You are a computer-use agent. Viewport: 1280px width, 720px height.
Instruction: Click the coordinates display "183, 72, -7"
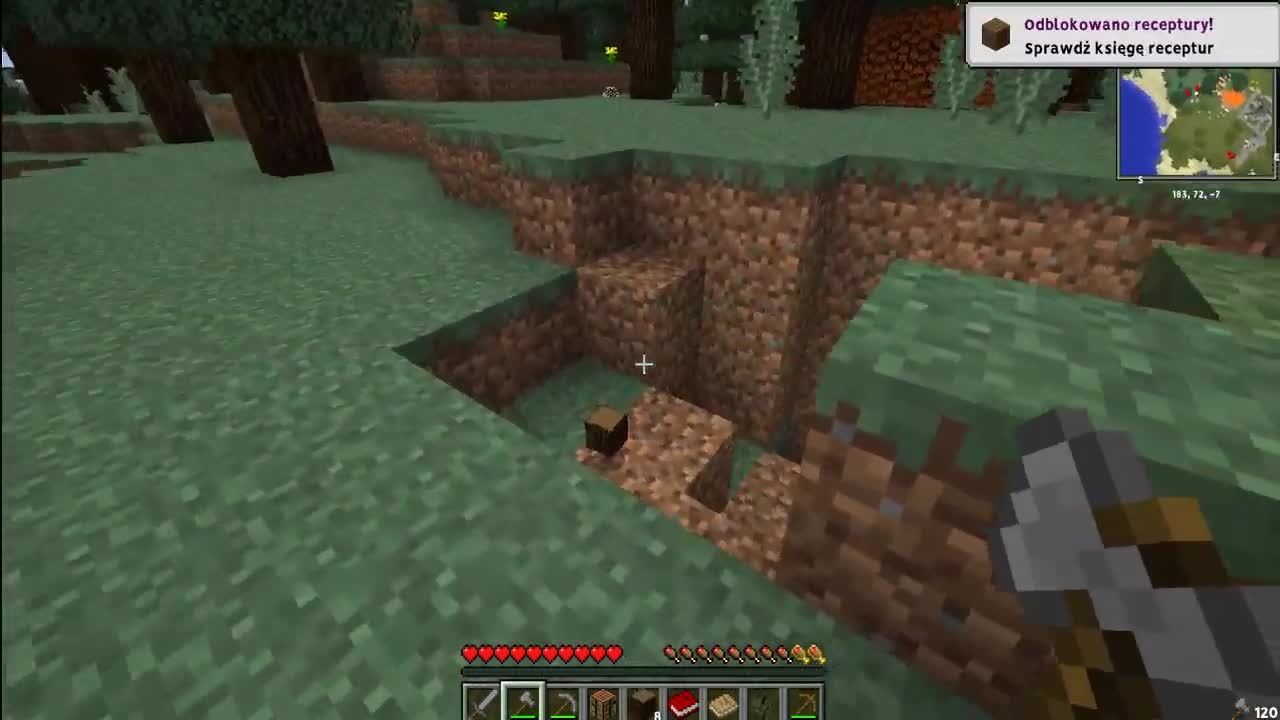pos(1196,193)
